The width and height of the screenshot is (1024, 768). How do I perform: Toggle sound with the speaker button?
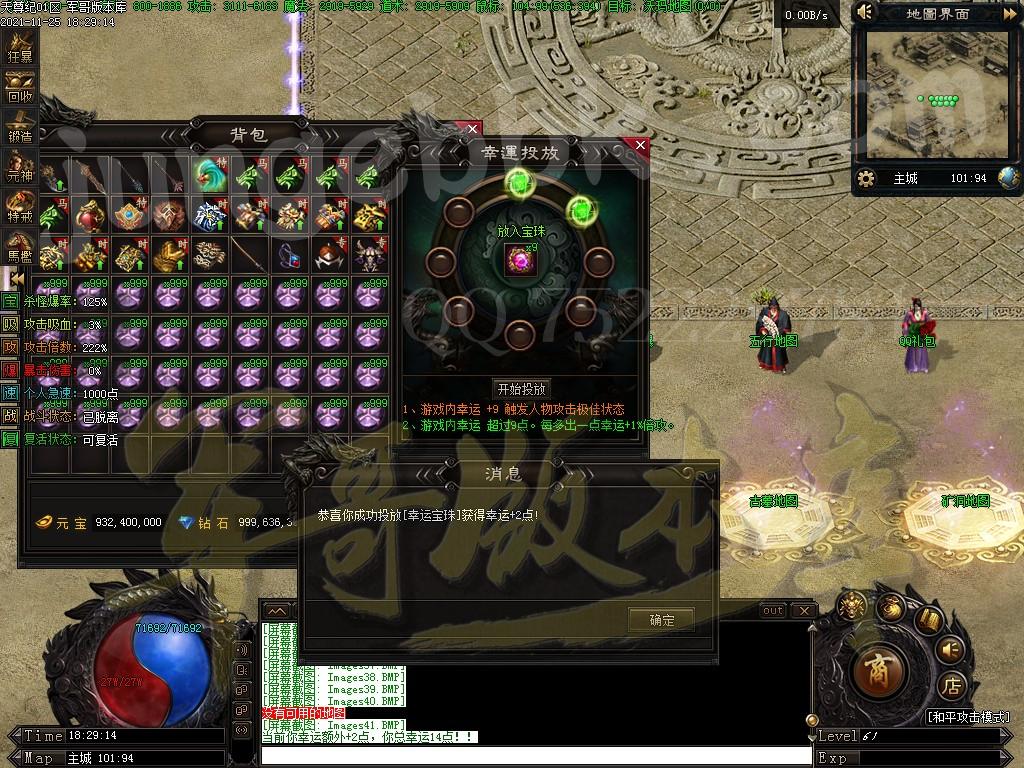tap(951, 650)
